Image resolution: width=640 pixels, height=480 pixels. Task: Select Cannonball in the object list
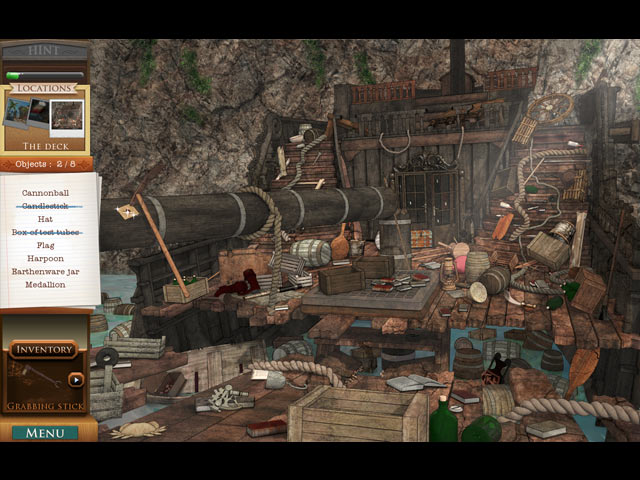(x=45, y=192)
